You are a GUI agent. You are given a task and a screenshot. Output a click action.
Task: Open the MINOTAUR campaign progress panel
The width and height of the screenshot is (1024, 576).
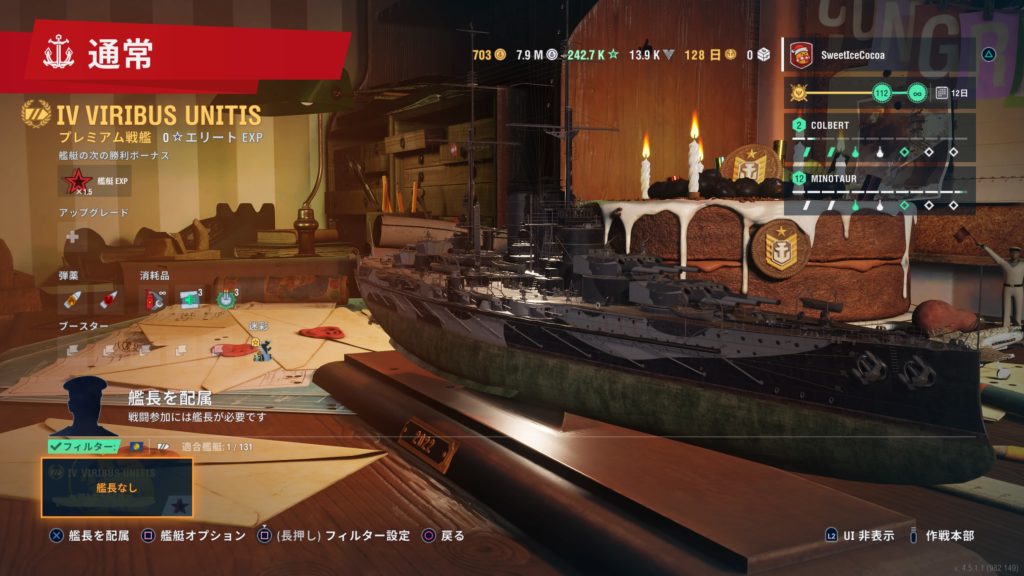pos(880,191)
